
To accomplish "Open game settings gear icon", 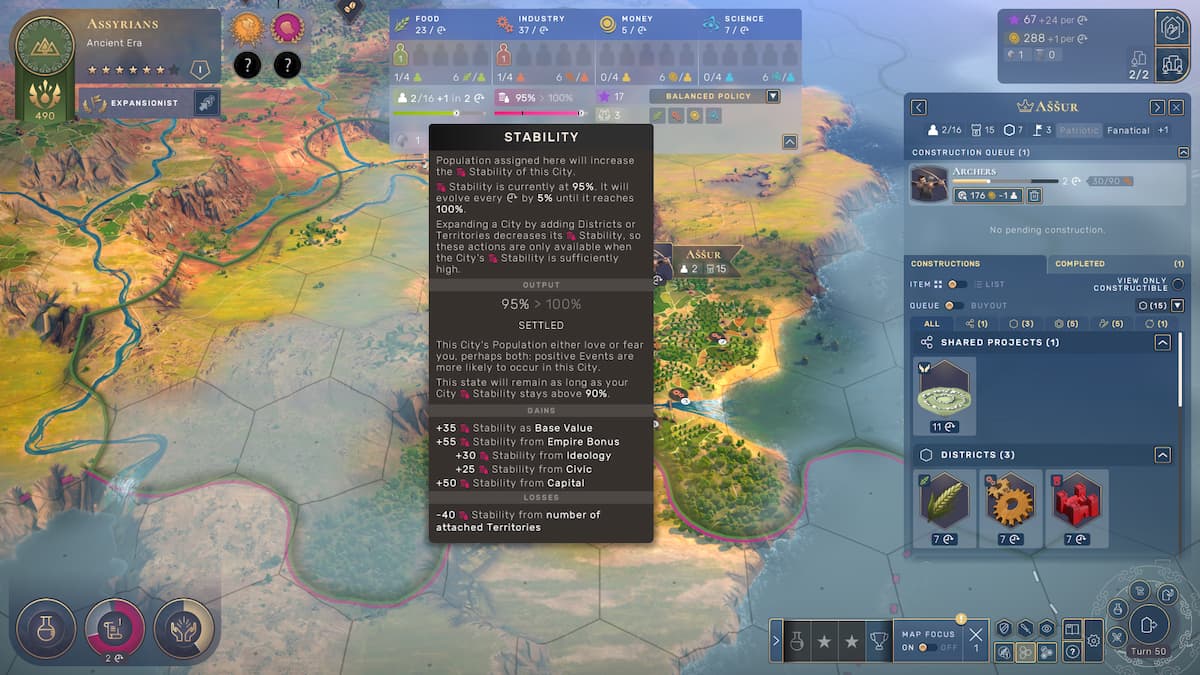I will point(1093,641).
